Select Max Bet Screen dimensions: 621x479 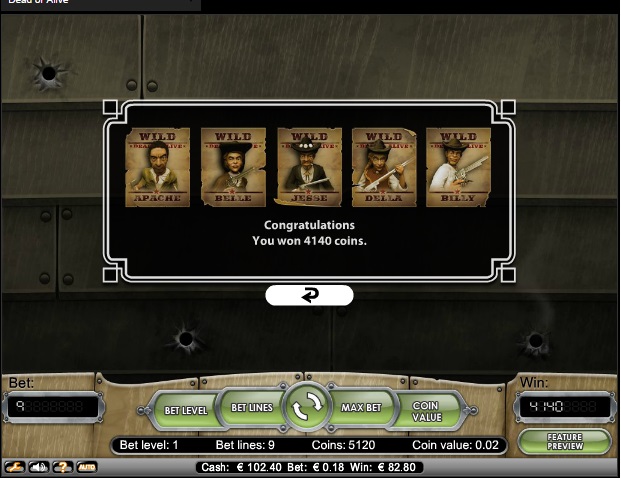pyautogui.click(x=362, y=408)
